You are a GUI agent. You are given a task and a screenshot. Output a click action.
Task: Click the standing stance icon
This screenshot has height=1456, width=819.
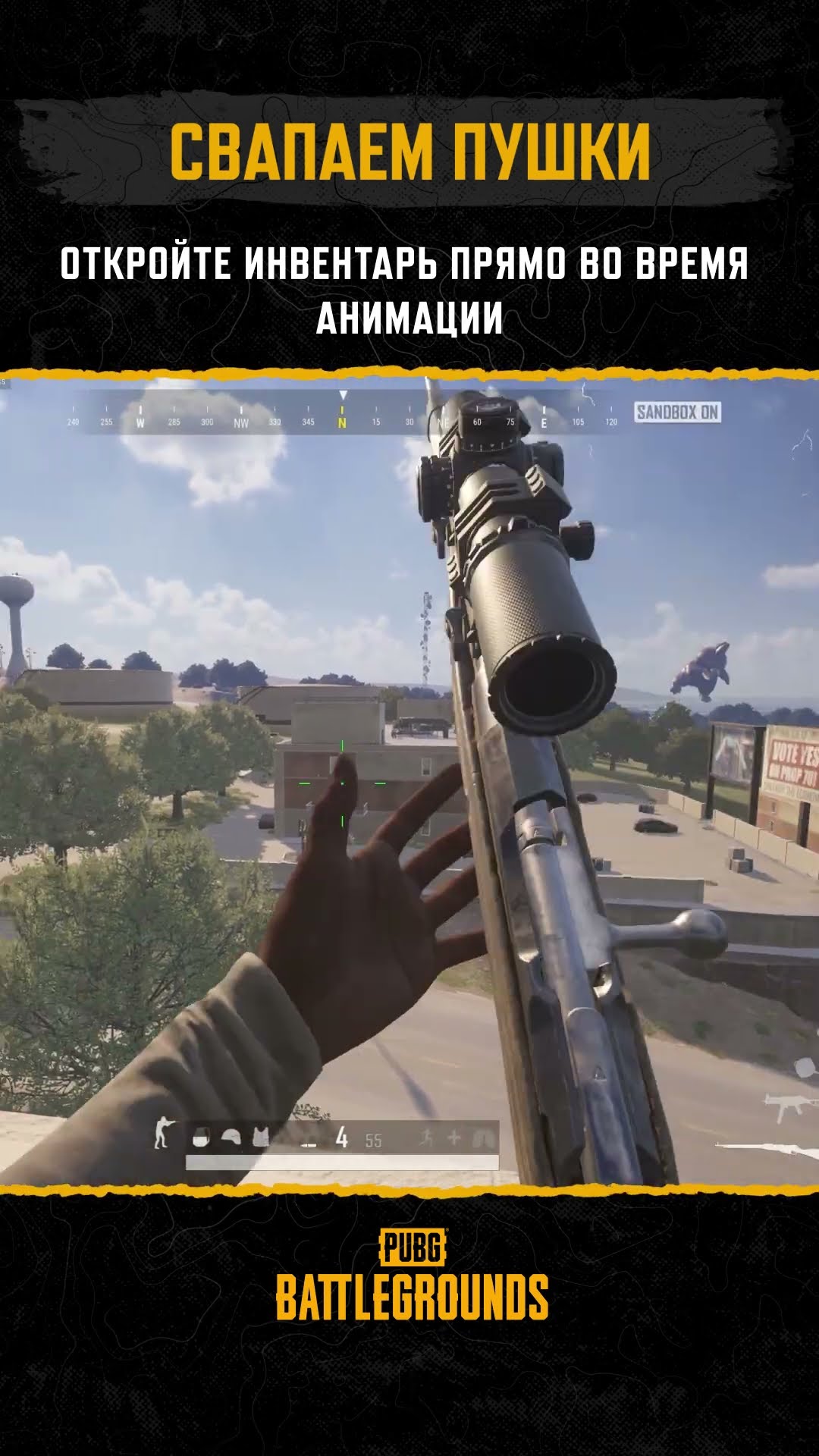pos(161,1134)
